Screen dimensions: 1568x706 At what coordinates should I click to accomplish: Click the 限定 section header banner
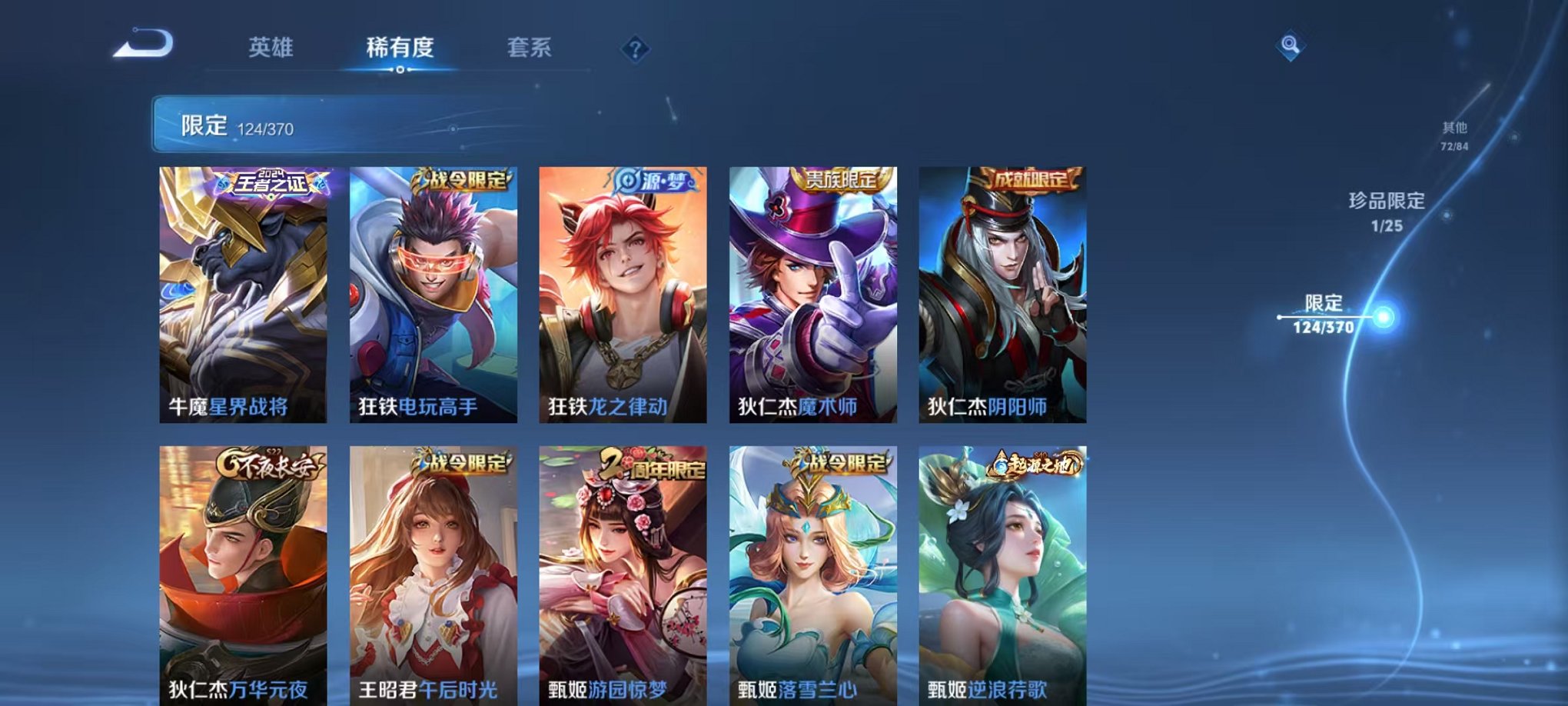click(307, 123)
